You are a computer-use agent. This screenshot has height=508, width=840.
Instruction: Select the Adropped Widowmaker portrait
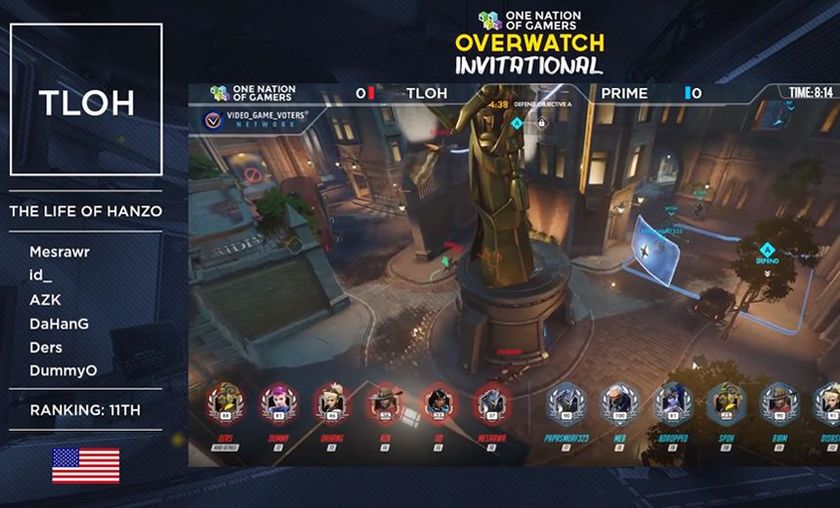pos(672,402)
